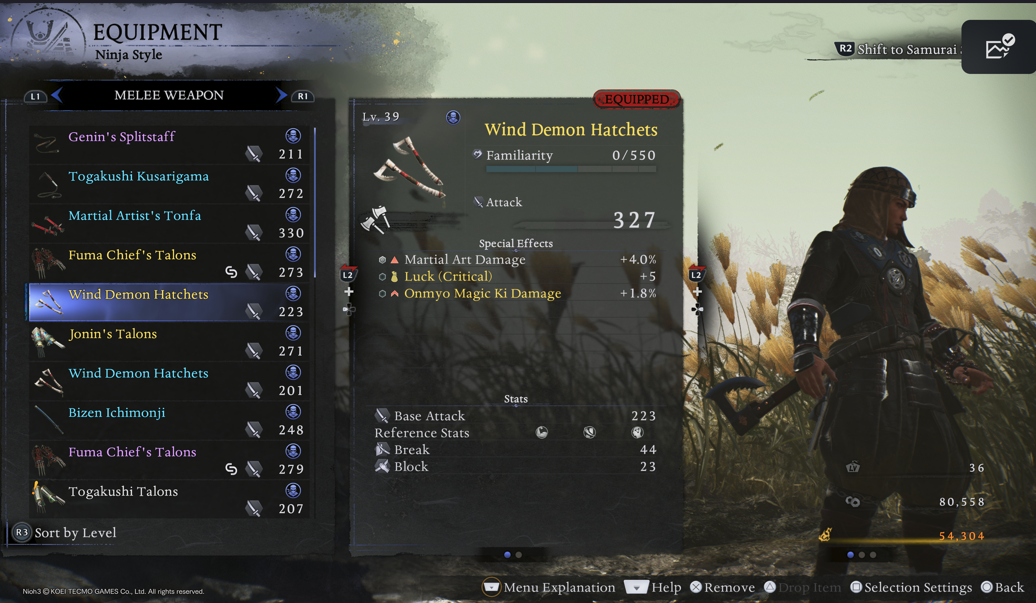The height and width of the screenshot is (603, 1036).
Task: Click the screenshot-saved notification icon
Action: pos(998,47)
